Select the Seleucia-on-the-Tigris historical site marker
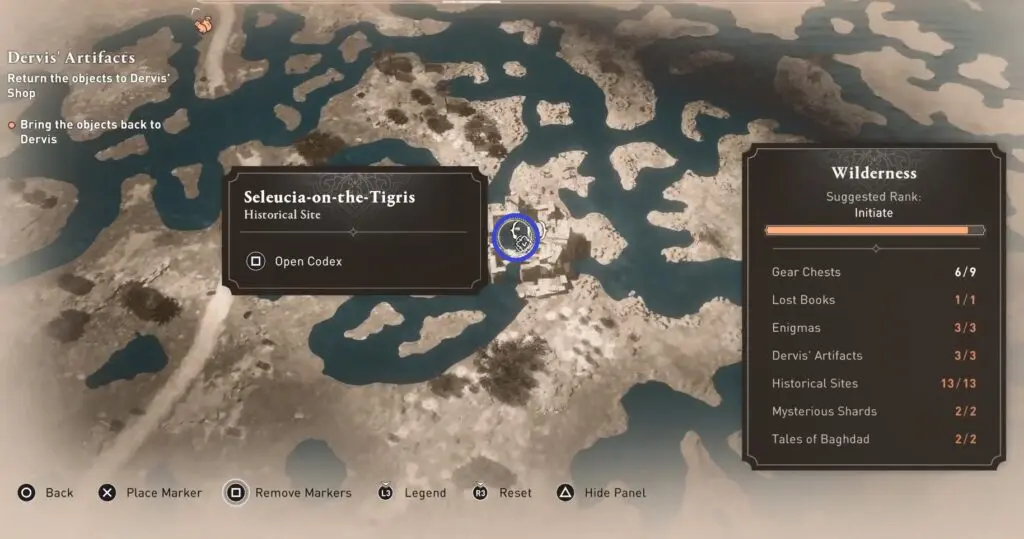 (517, 236)
